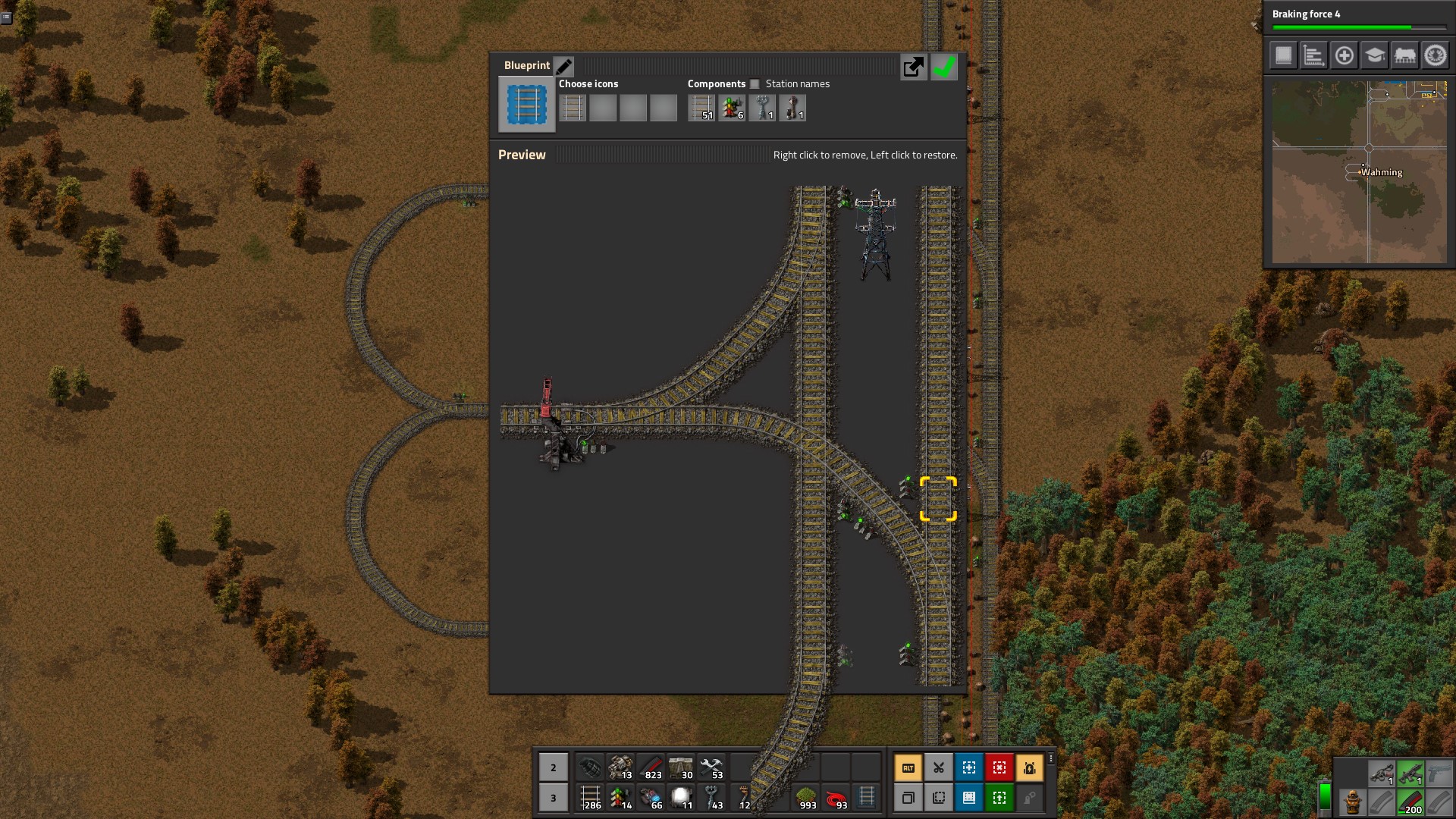The height and width of the screenshot is (819, 1456).
Task: Toggle the personal roboport shortcut
Action: click(1030, 767)
